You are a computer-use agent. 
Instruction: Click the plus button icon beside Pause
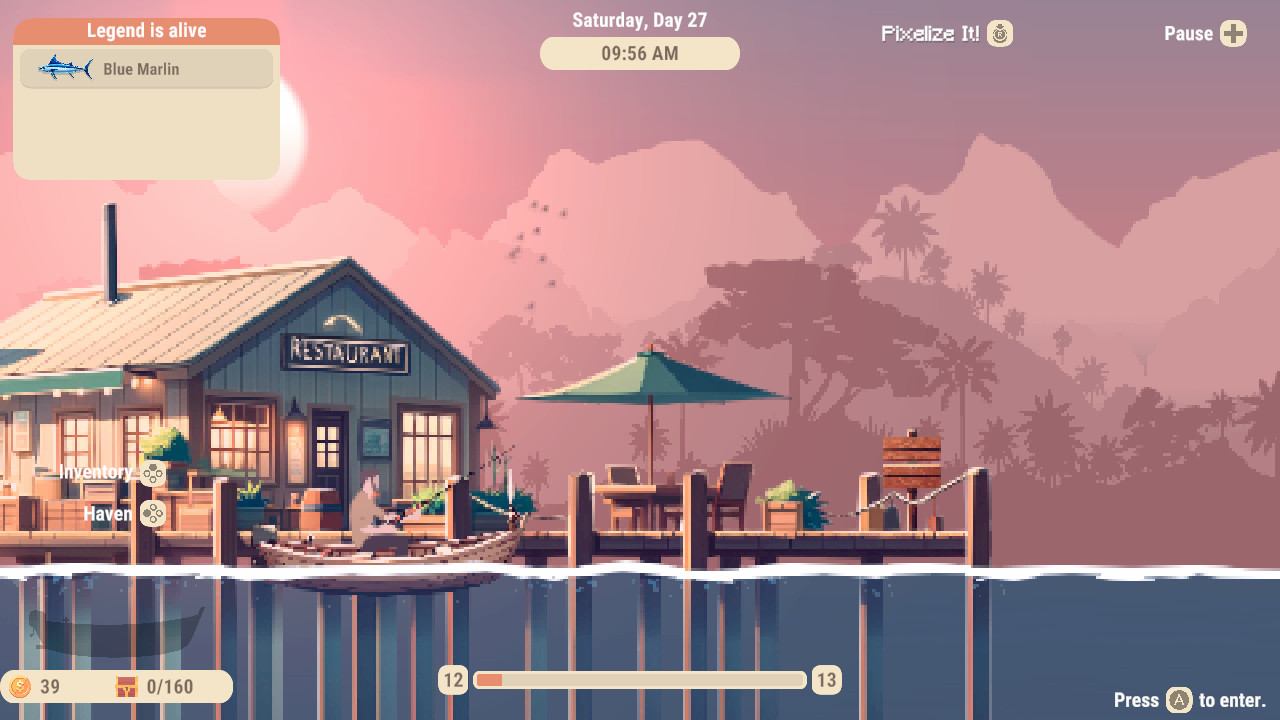[x=1233, y=33]
